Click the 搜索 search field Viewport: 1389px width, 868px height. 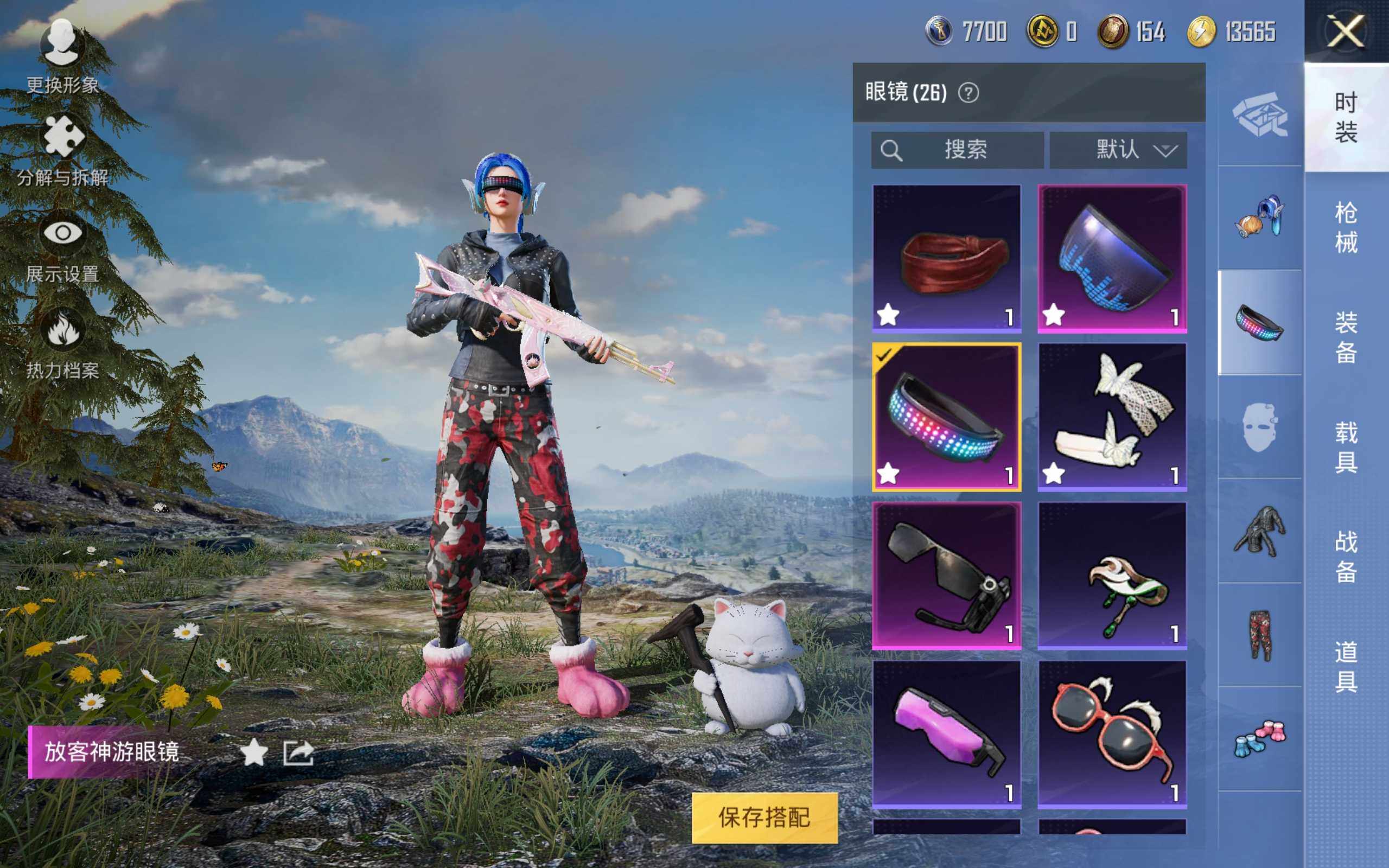coord(957,150)
